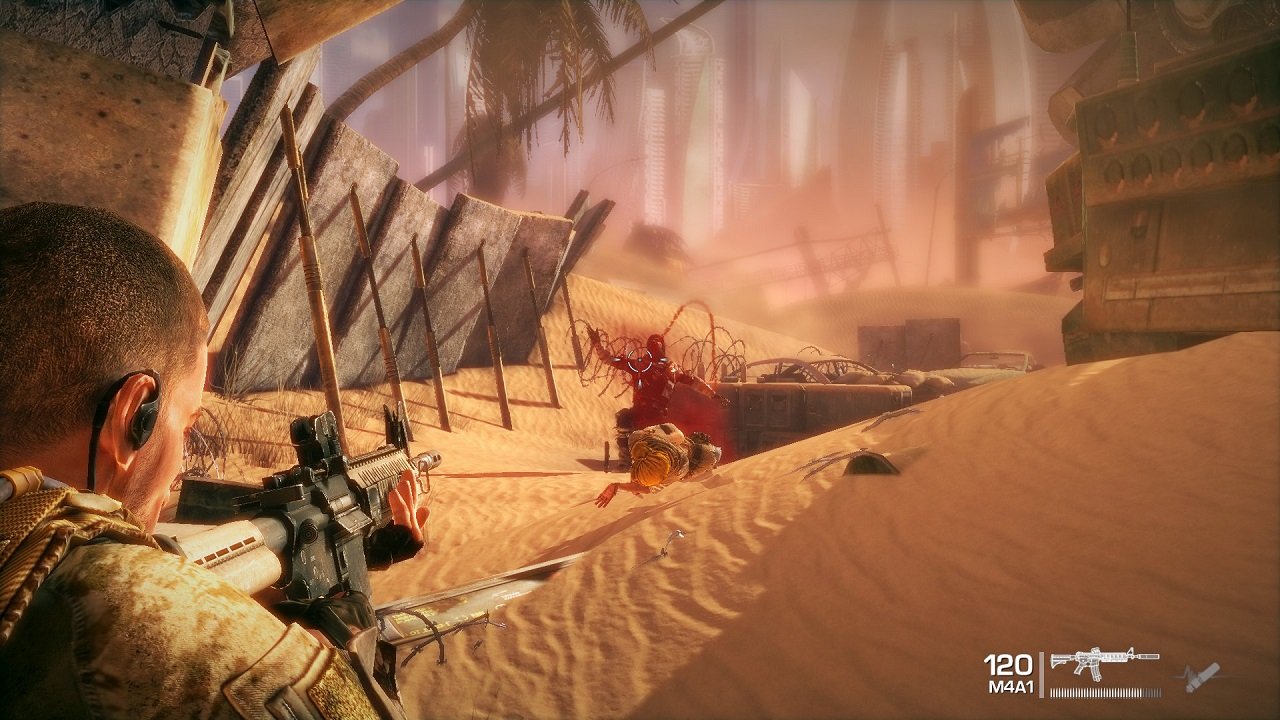
Task: Click the M4A1 weapon name label
Action: [x=1013, y=686]
